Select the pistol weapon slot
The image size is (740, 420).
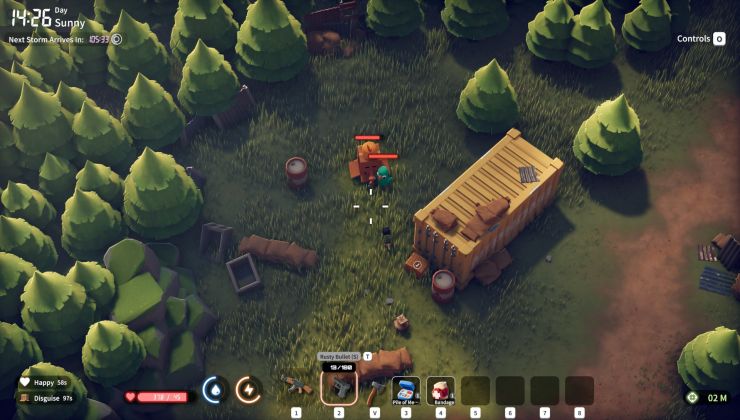coord(338,388)
